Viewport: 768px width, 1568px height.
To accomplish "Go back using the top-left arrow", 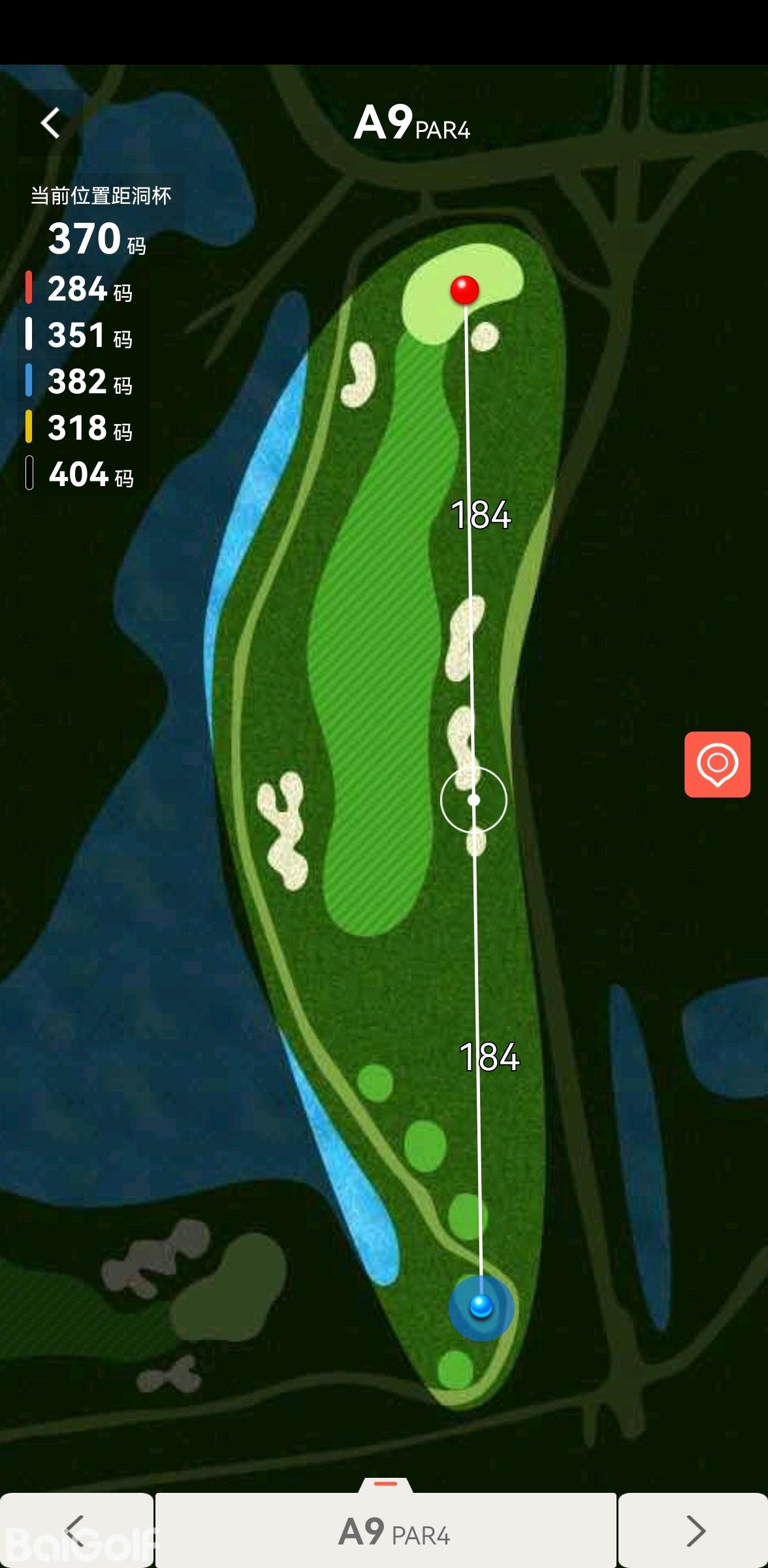I will [x=50, y=123].
